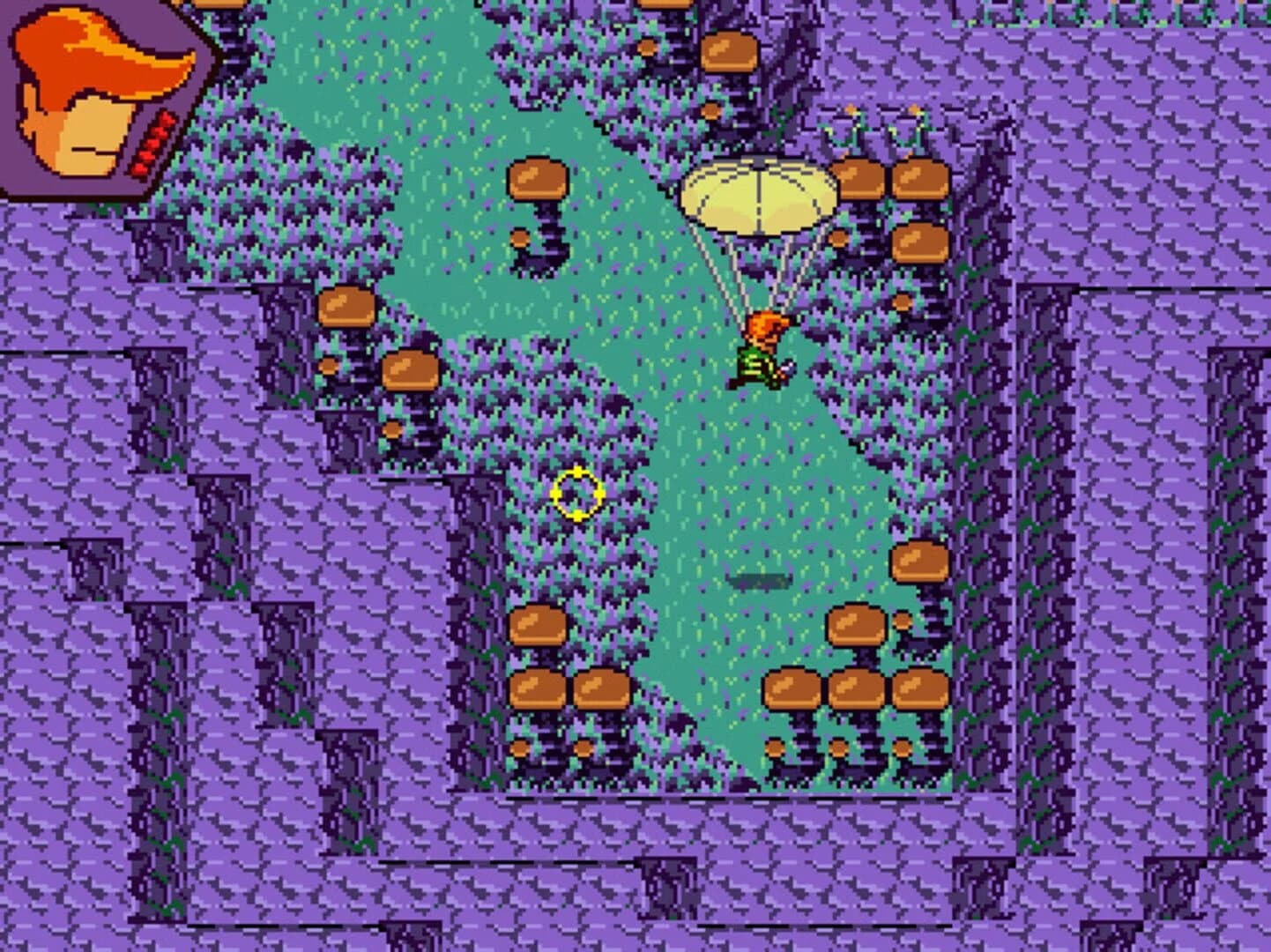Screen dimensions: 1271x952
Task: Select the parachuting hero character
Action: point(763,353)
